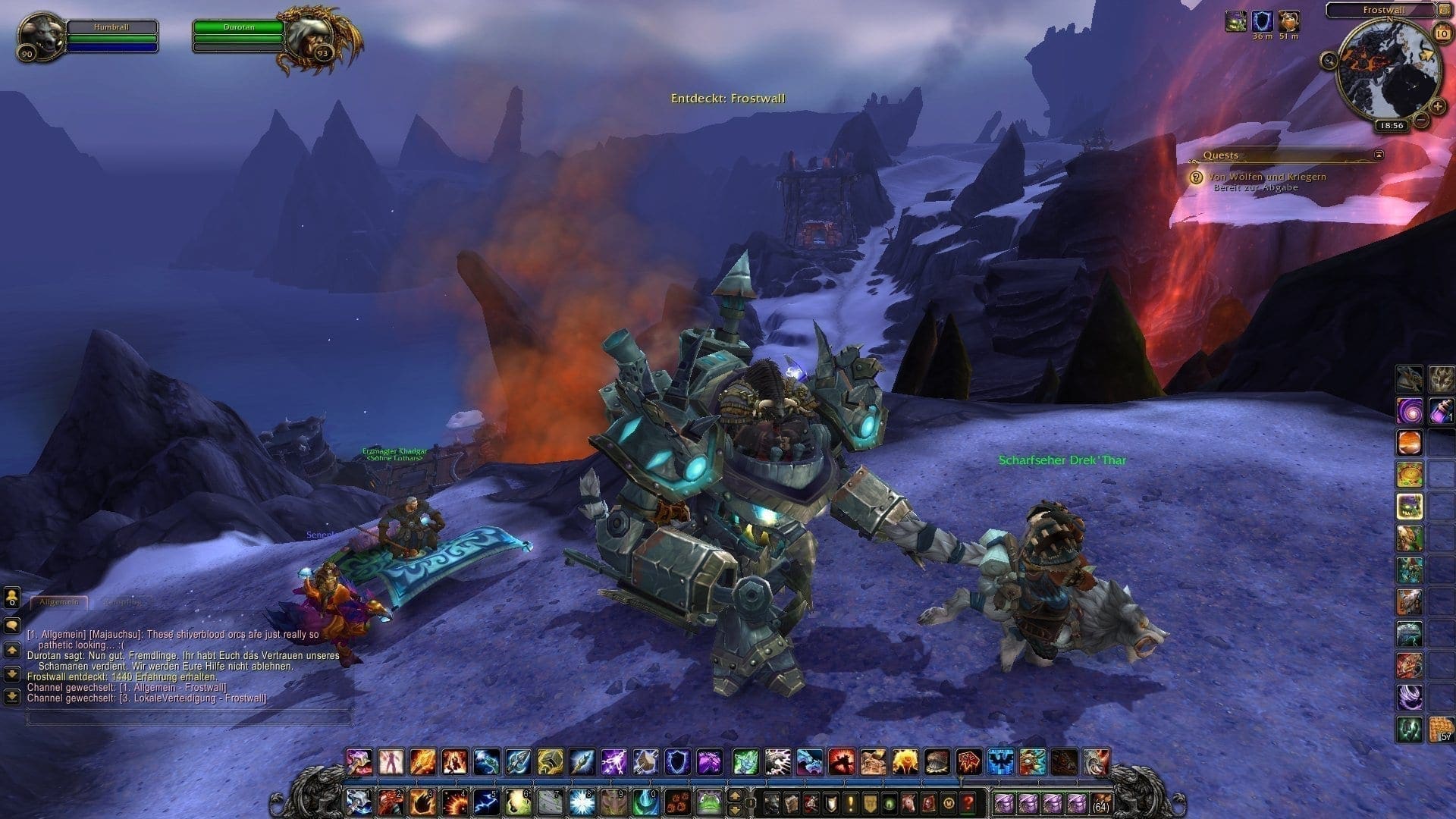This screenshot has width=1456, height=819.
Task: Open the calendar button showing 10
Action: tap(1442, 34)
